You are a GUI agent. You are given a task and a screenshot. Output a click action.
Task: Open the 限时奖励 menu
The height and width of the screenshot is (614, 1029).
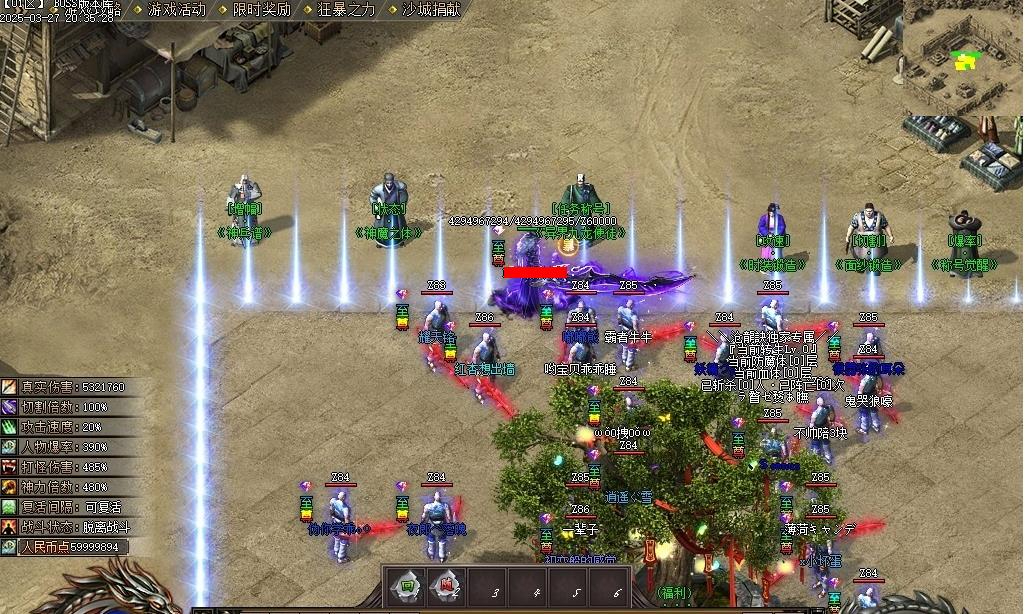tap(261, 10)
